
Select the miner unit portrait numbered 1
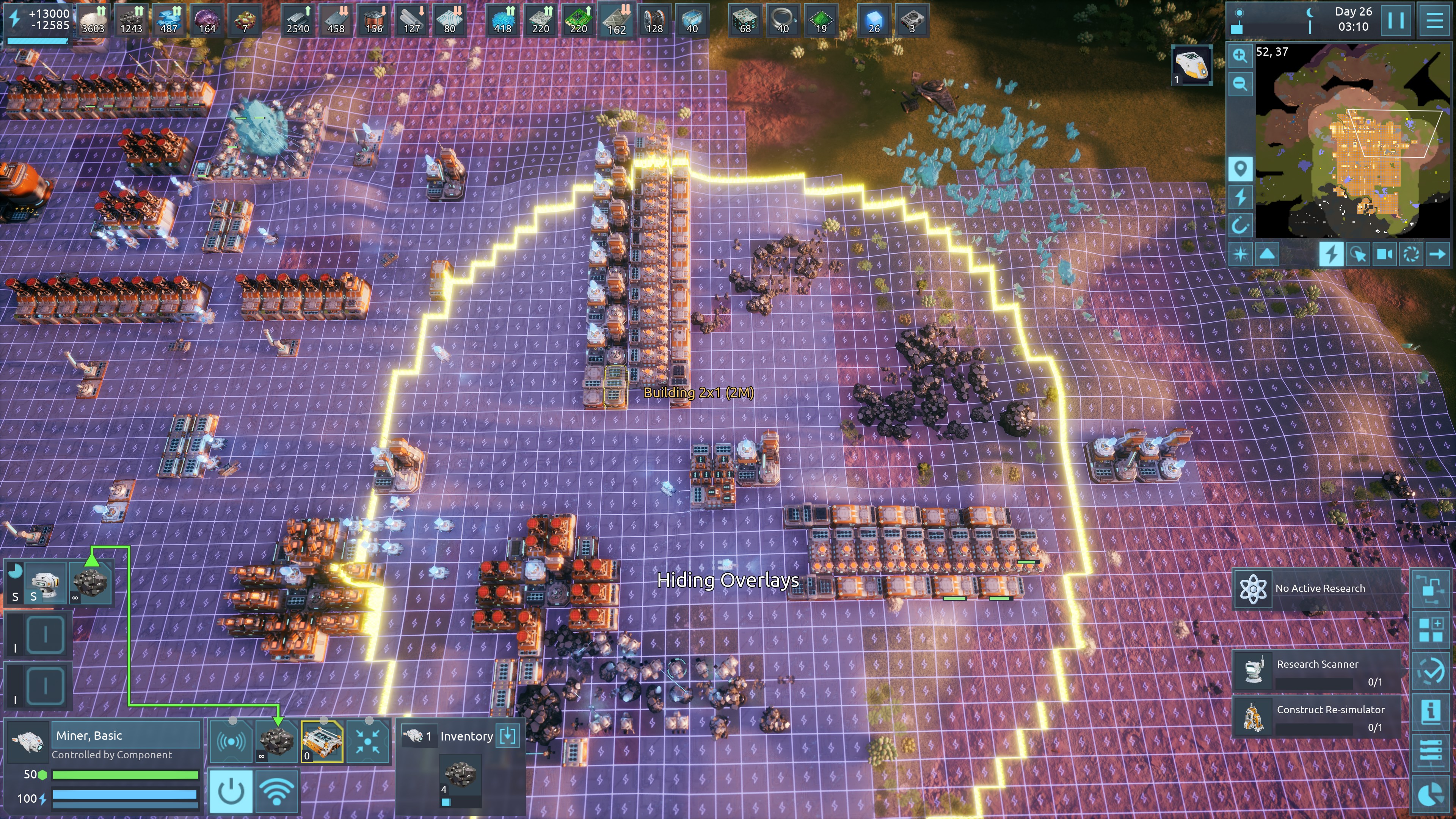tap(1191, 65)
